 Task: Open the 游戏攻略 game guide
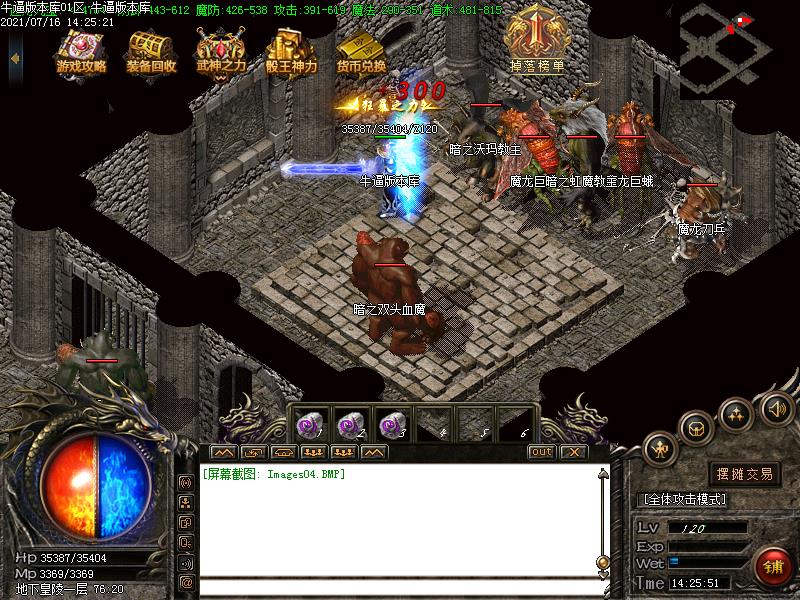[81, 51]
